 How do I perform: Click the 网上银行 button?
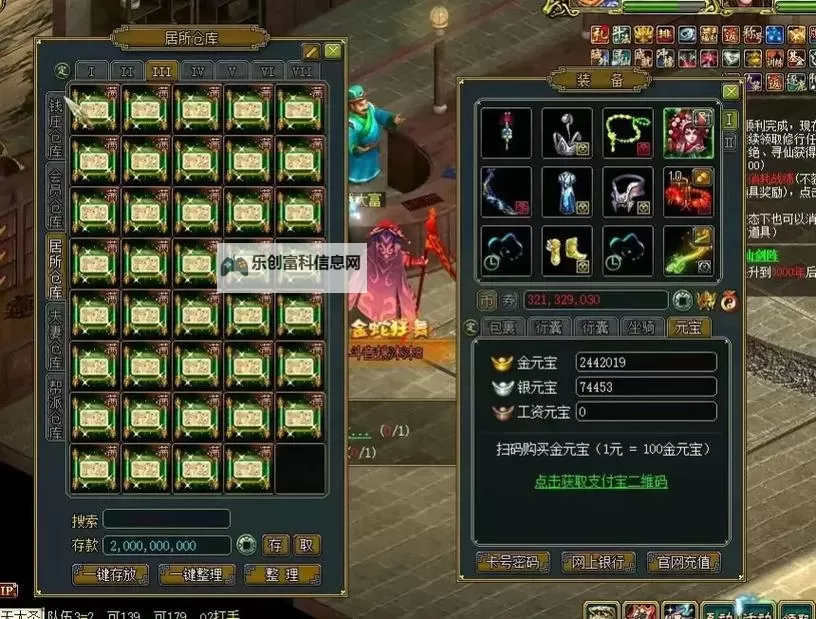(598, 562)
